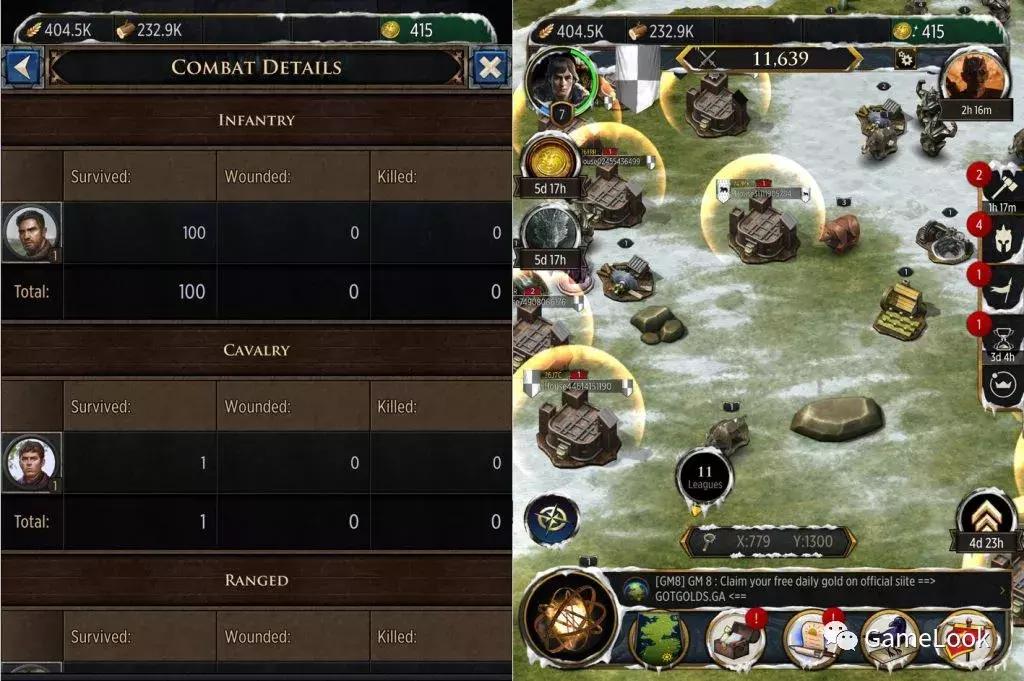The width and height of the screenshot is (1024, 681).
Task: Open the player profile portrait
Action: click(x=562, y=81)
